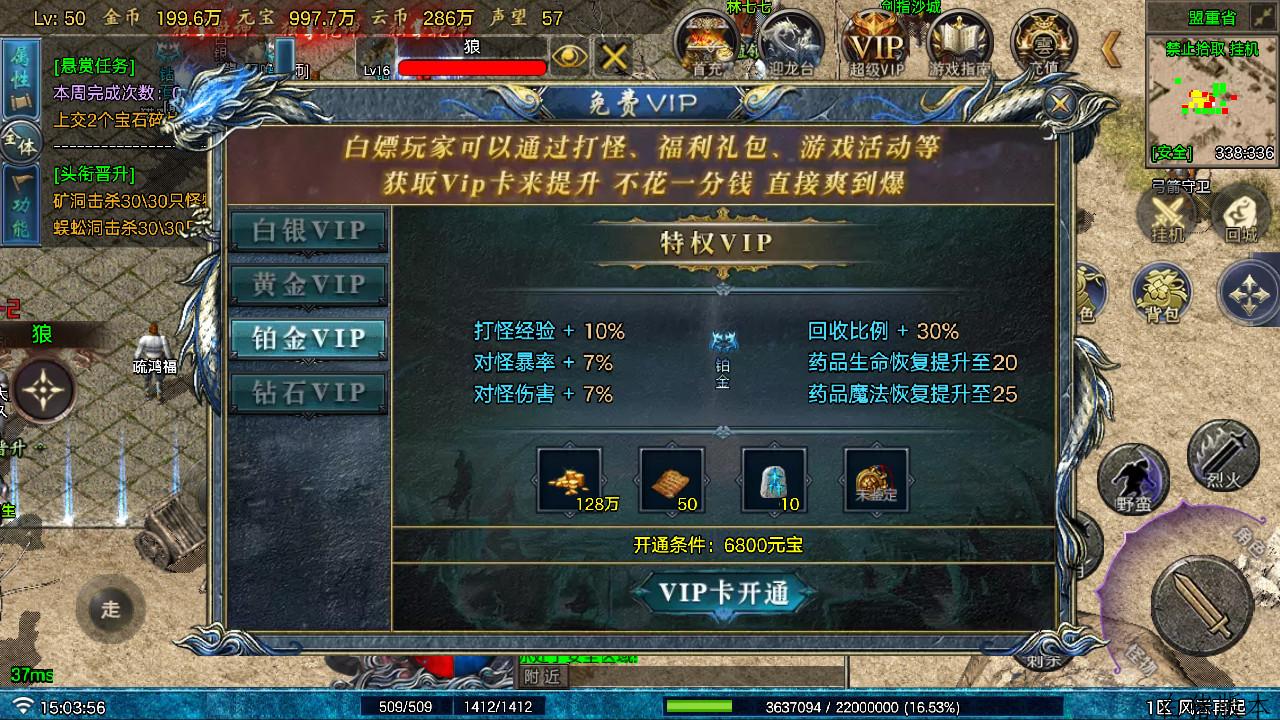Open the 首充 (first recharge) panel
Screen dimensions: 1280x720
point(706,42)
